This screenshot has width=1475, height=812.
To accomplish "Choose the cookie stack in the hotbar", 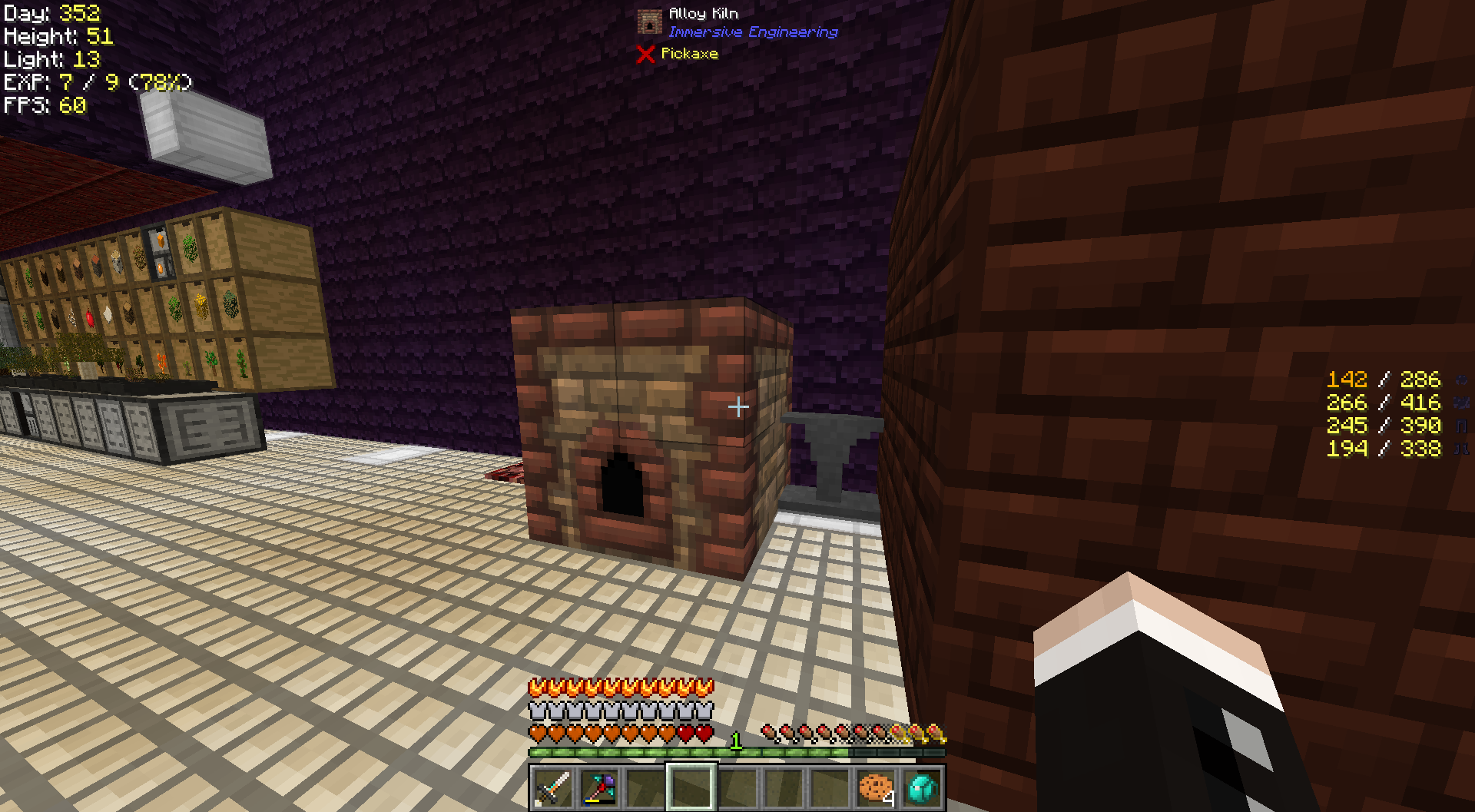I will [x=876, y=787].
